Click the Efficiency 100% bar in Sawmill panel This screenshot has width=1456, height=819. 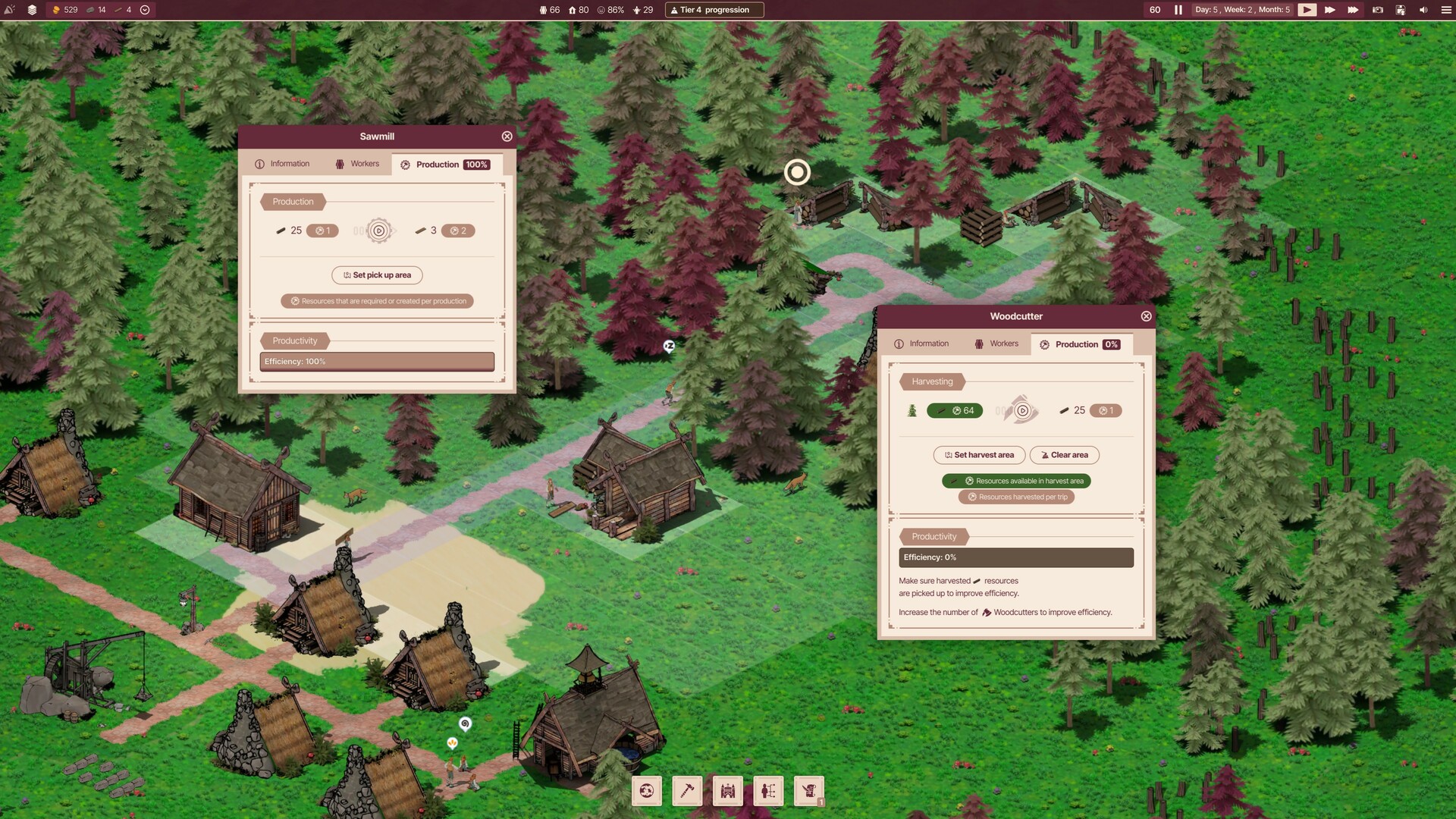[377, 361]
